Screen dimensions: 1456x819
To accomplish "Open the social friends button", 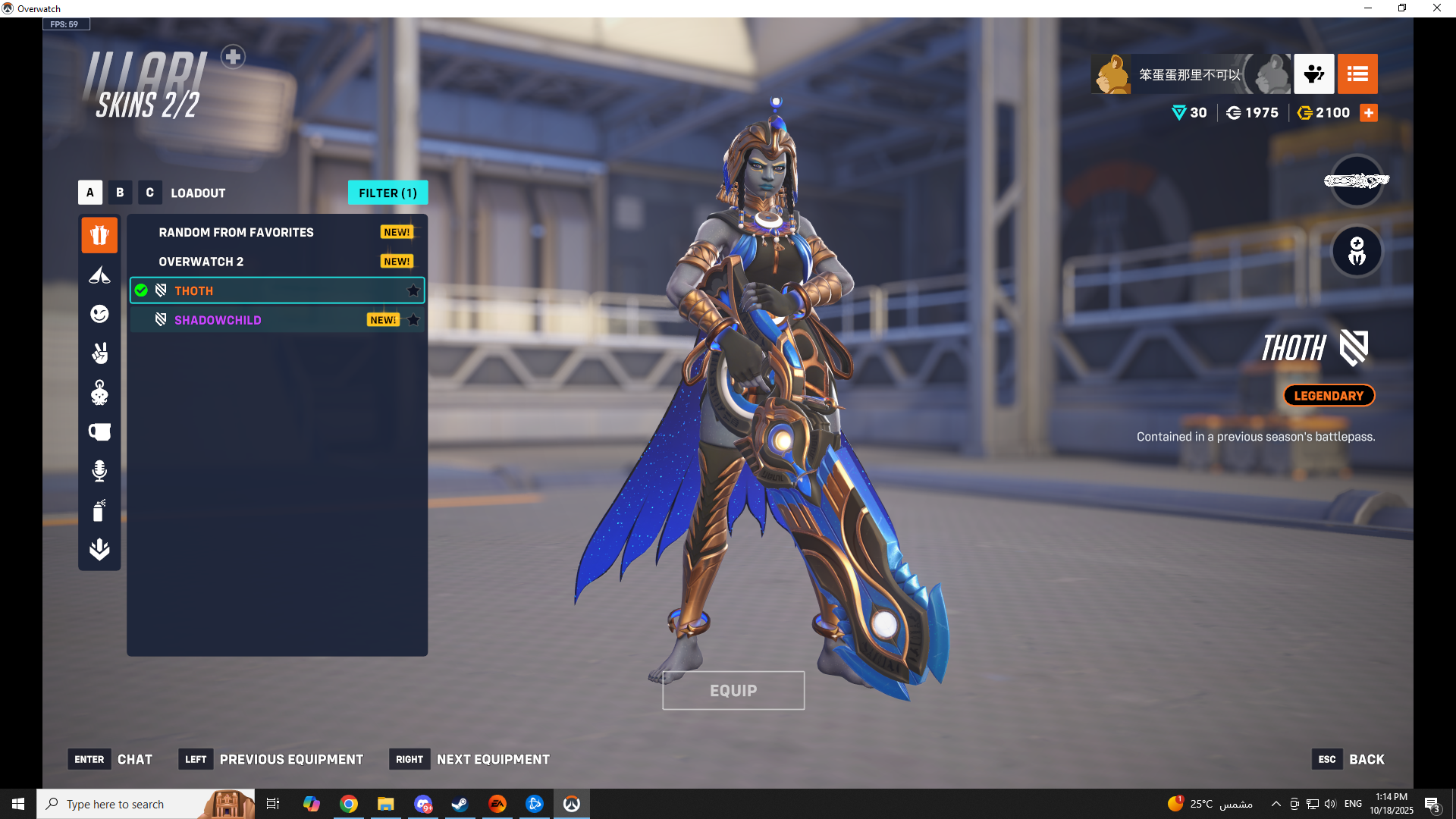I will 1313,74.
